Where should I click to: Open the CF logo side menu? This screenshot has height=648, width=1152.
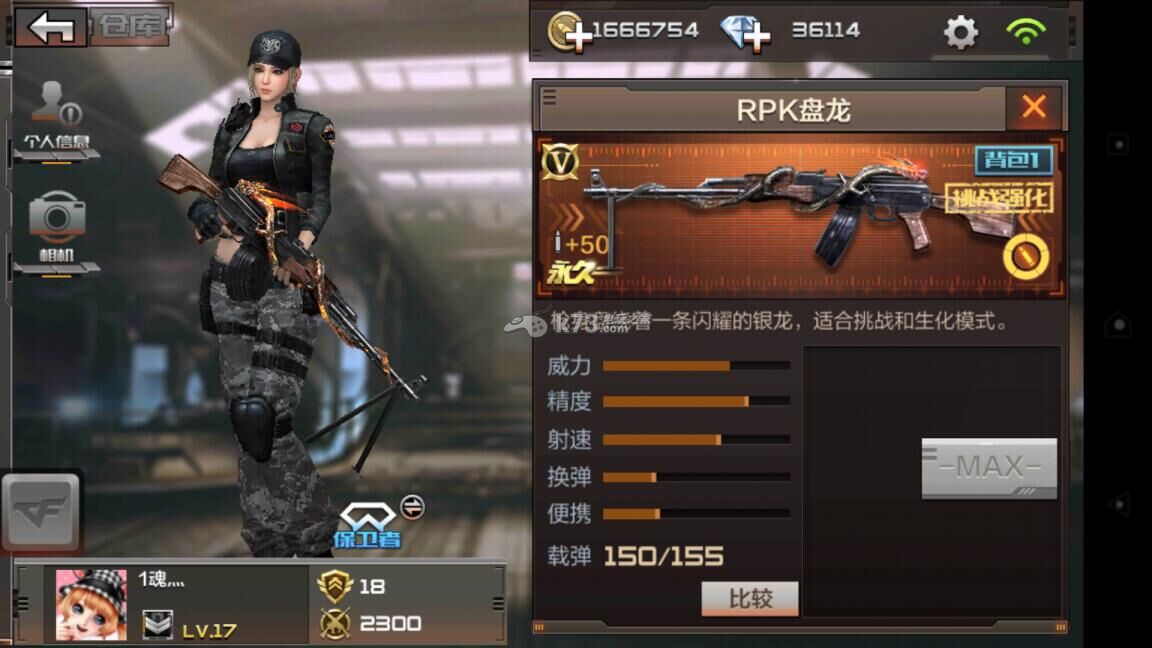click(x=41, y=510)
